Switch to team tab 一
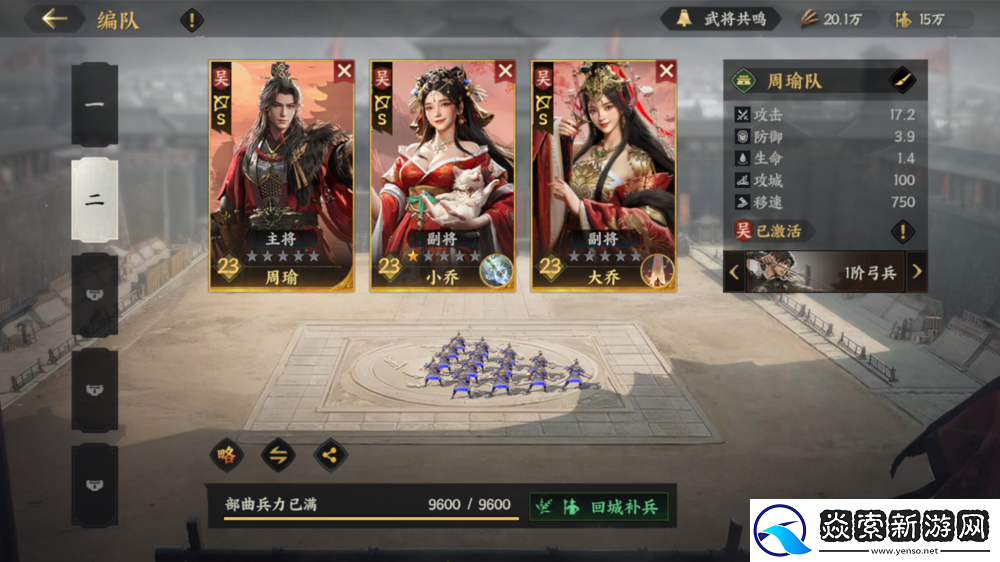Image resolution: width=1000 pixels, height=562 pixels. (x=95, y=104)
